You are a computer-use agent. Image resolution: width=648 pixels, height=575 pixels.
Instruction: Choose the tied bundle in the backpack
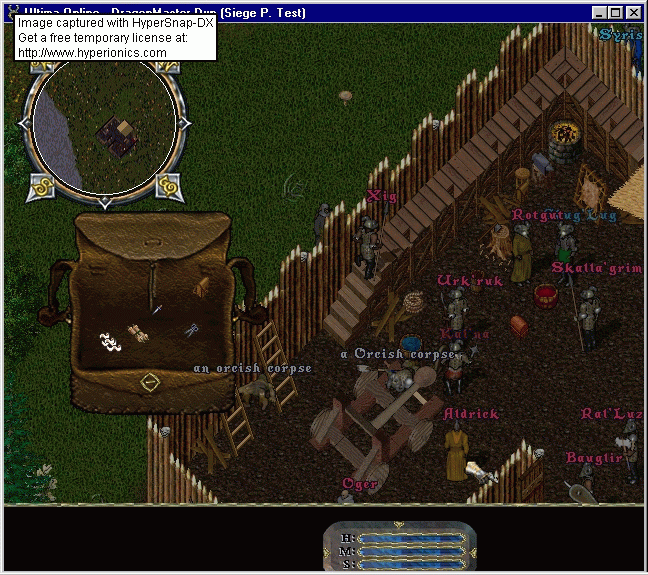(x=139, y=335)
